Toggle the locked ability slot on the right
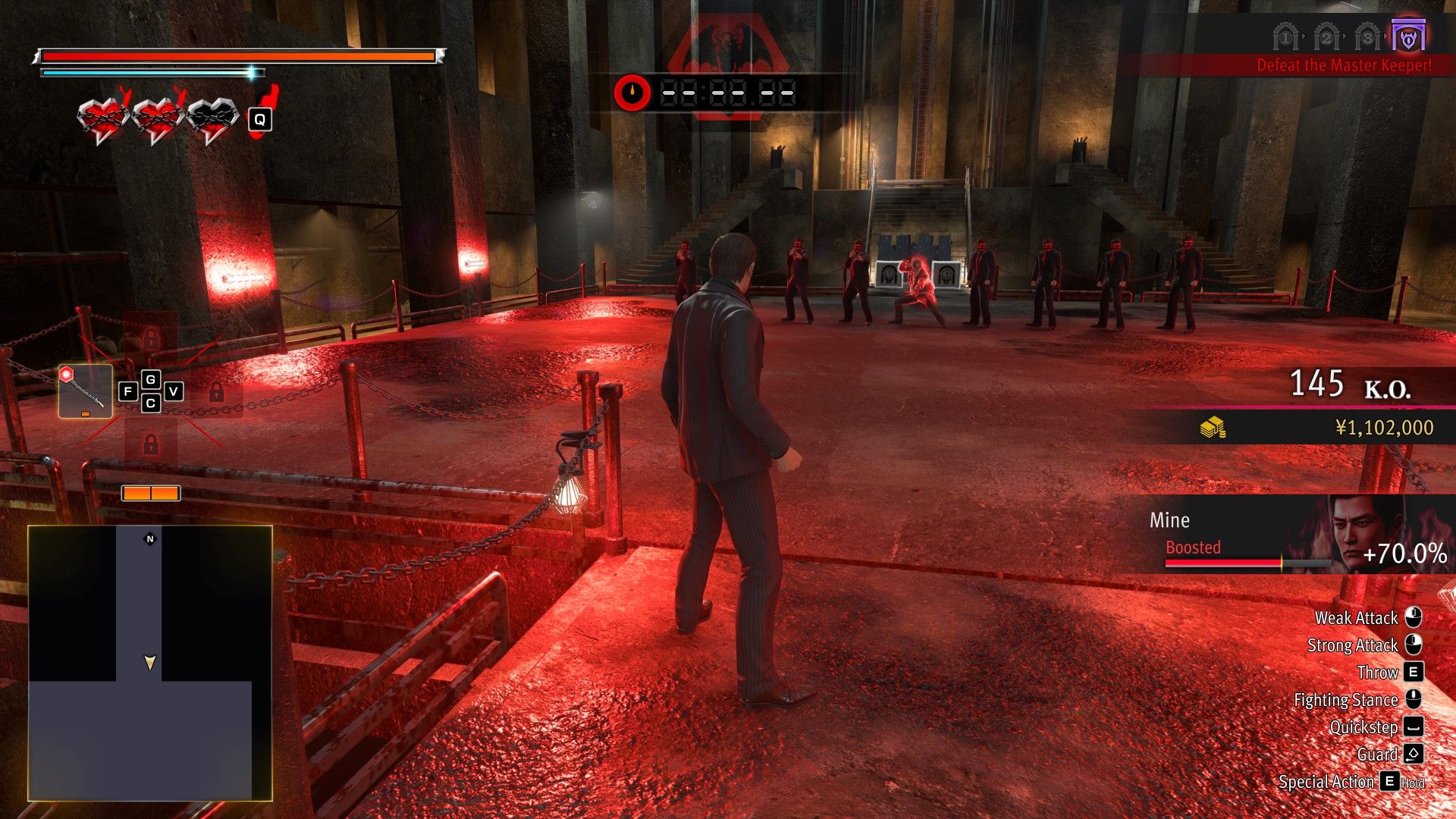Viewport: 1456px width, 819px height. point(215,393)
